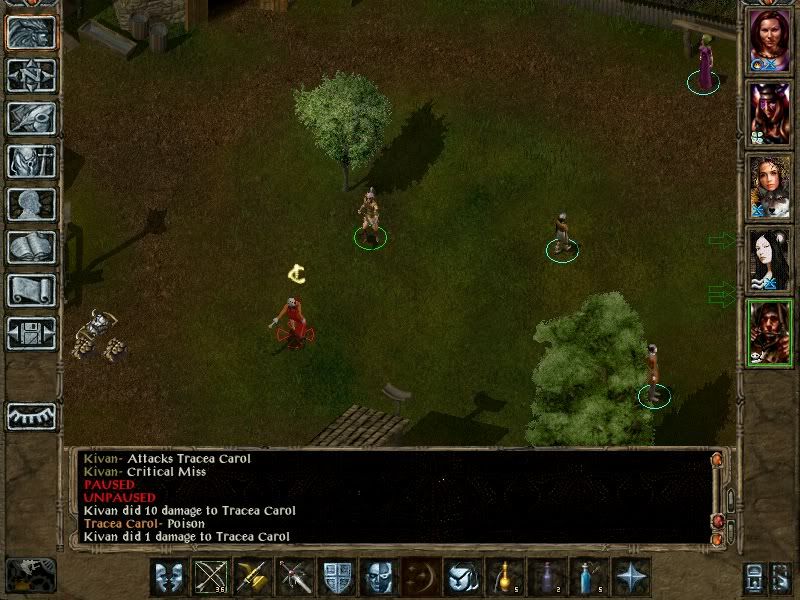Click the closed-eye rest button

coord(31,416)
